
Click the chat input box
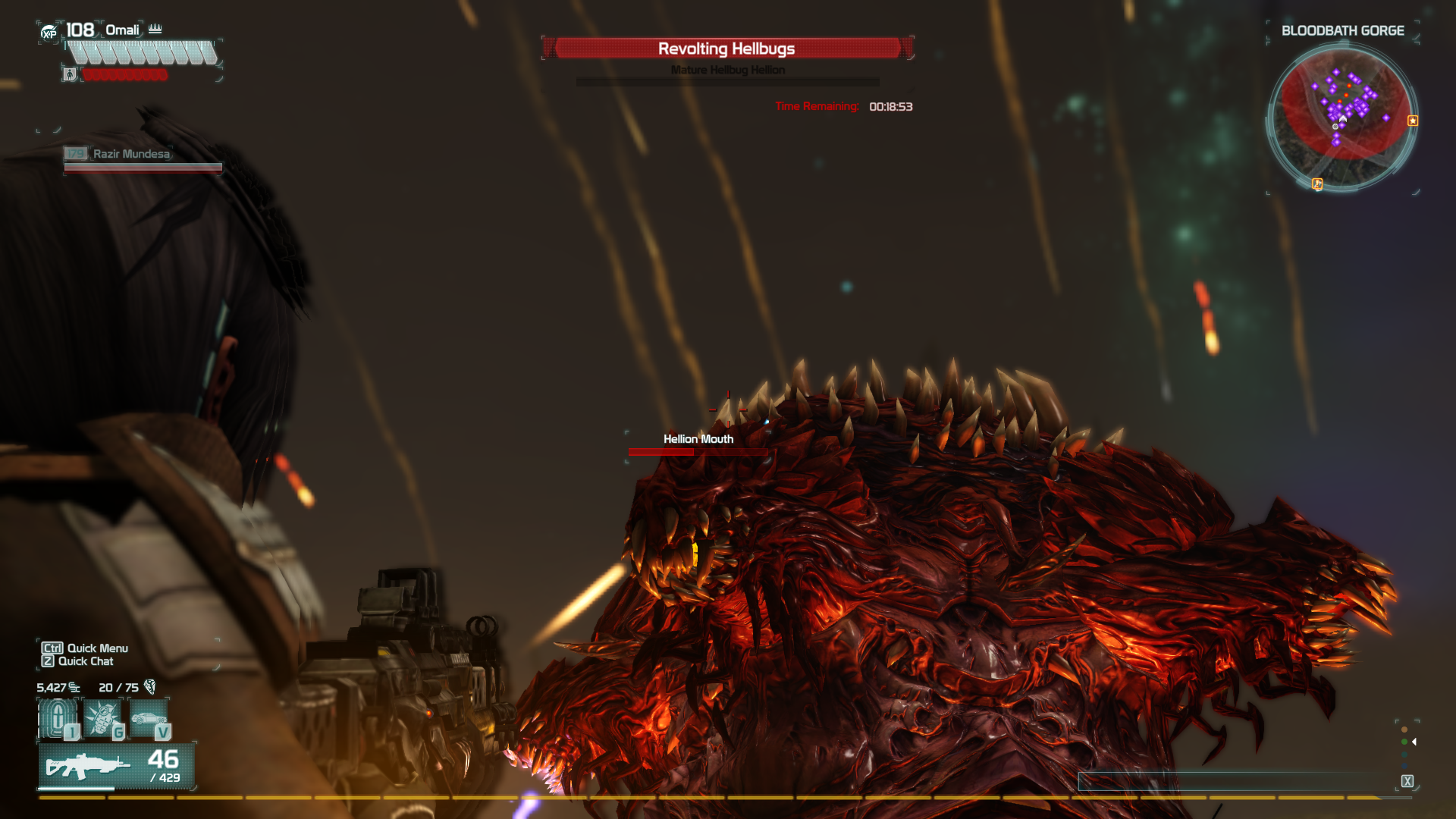click(x=1236, y=781)
